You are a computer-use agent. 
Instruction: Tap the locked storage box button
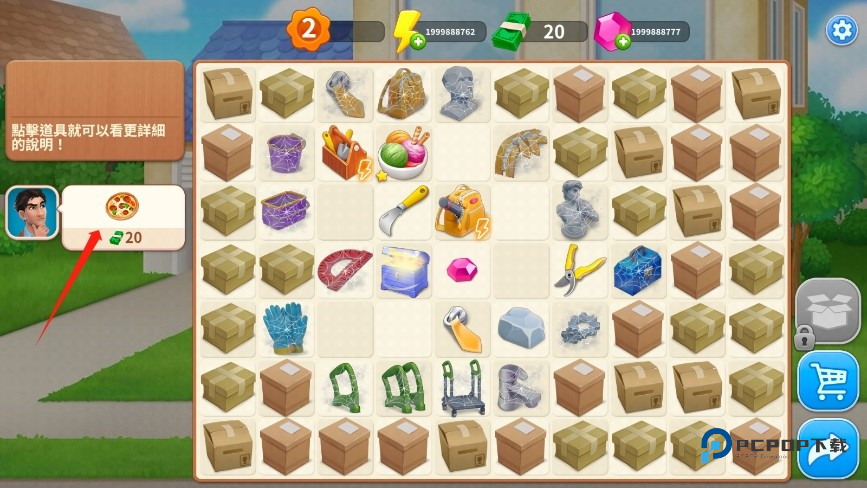pyautogui.click(x=827, y=308)
